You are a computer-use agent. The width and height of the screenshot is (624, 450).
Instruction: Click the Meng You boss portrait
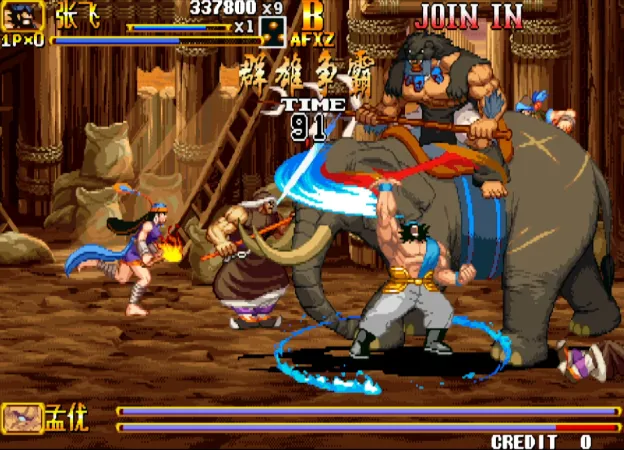click(22, 417)
